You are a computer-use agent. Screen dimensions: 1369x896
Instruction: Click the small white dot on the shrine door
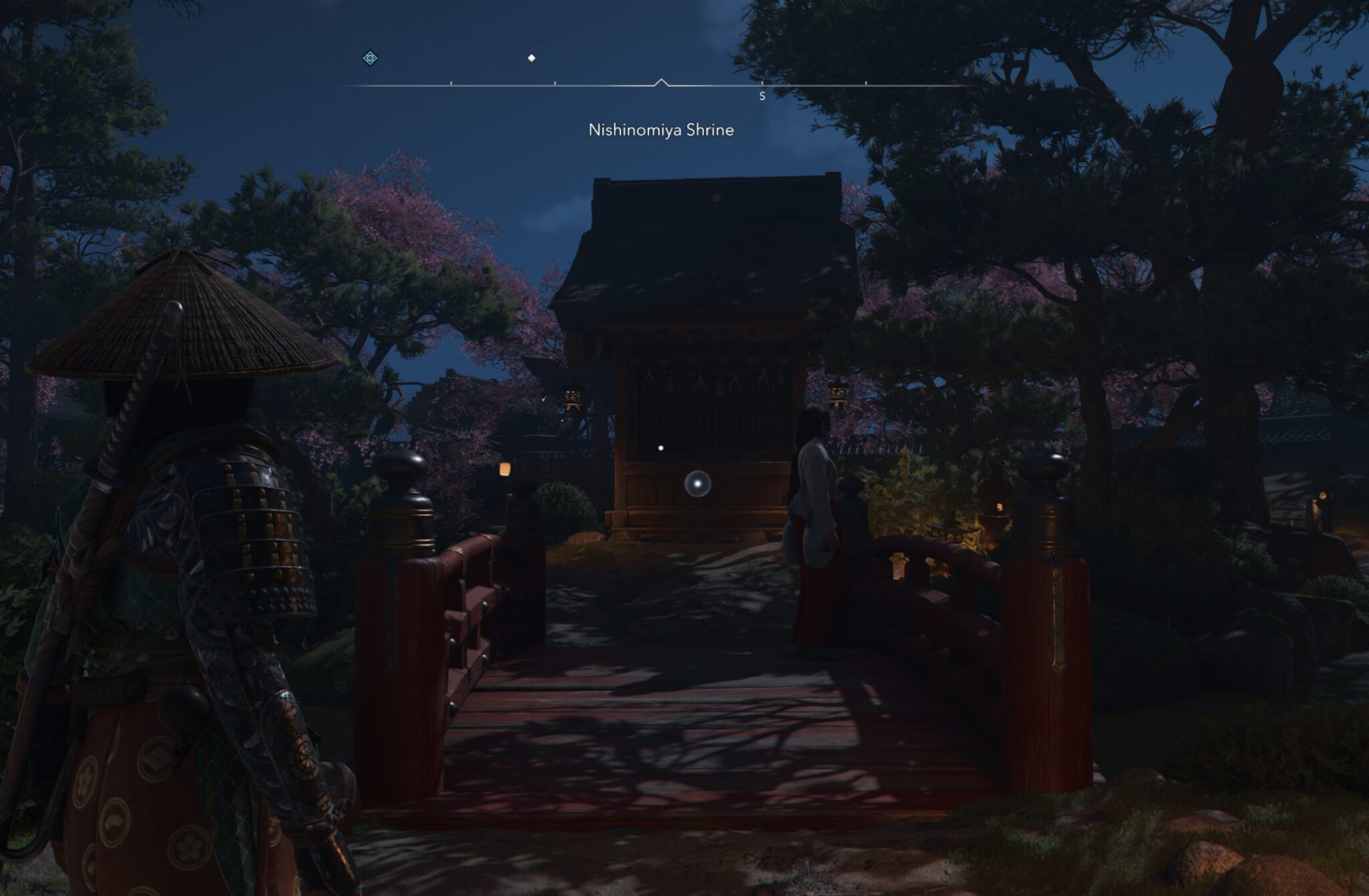(x=660, y=448)
